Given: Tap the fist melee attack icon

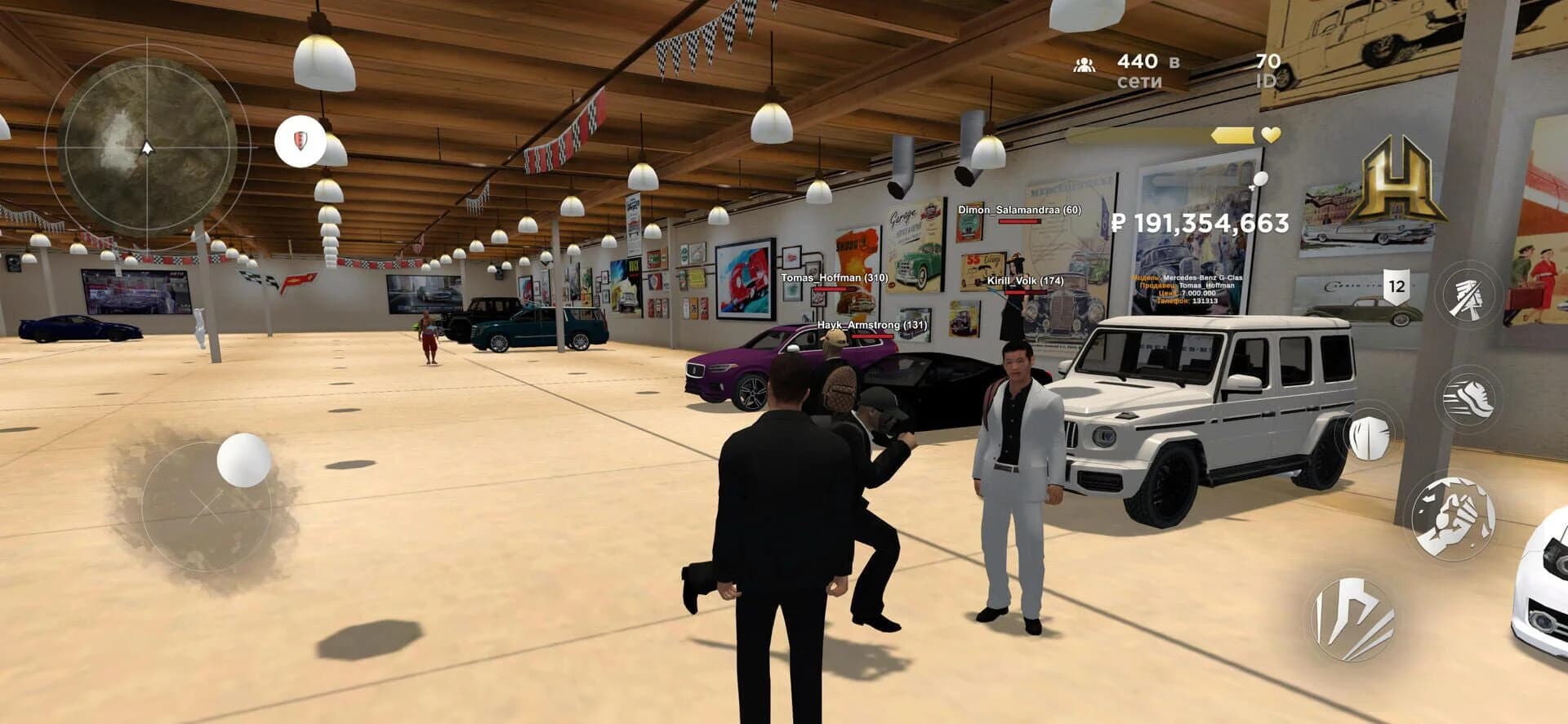Looking at the screenshot, I should point(1453,515).
